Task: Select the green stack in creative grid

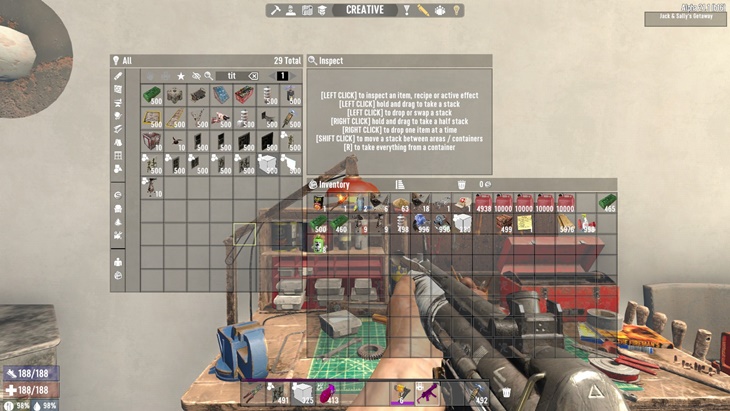Action: pos(152,96)
